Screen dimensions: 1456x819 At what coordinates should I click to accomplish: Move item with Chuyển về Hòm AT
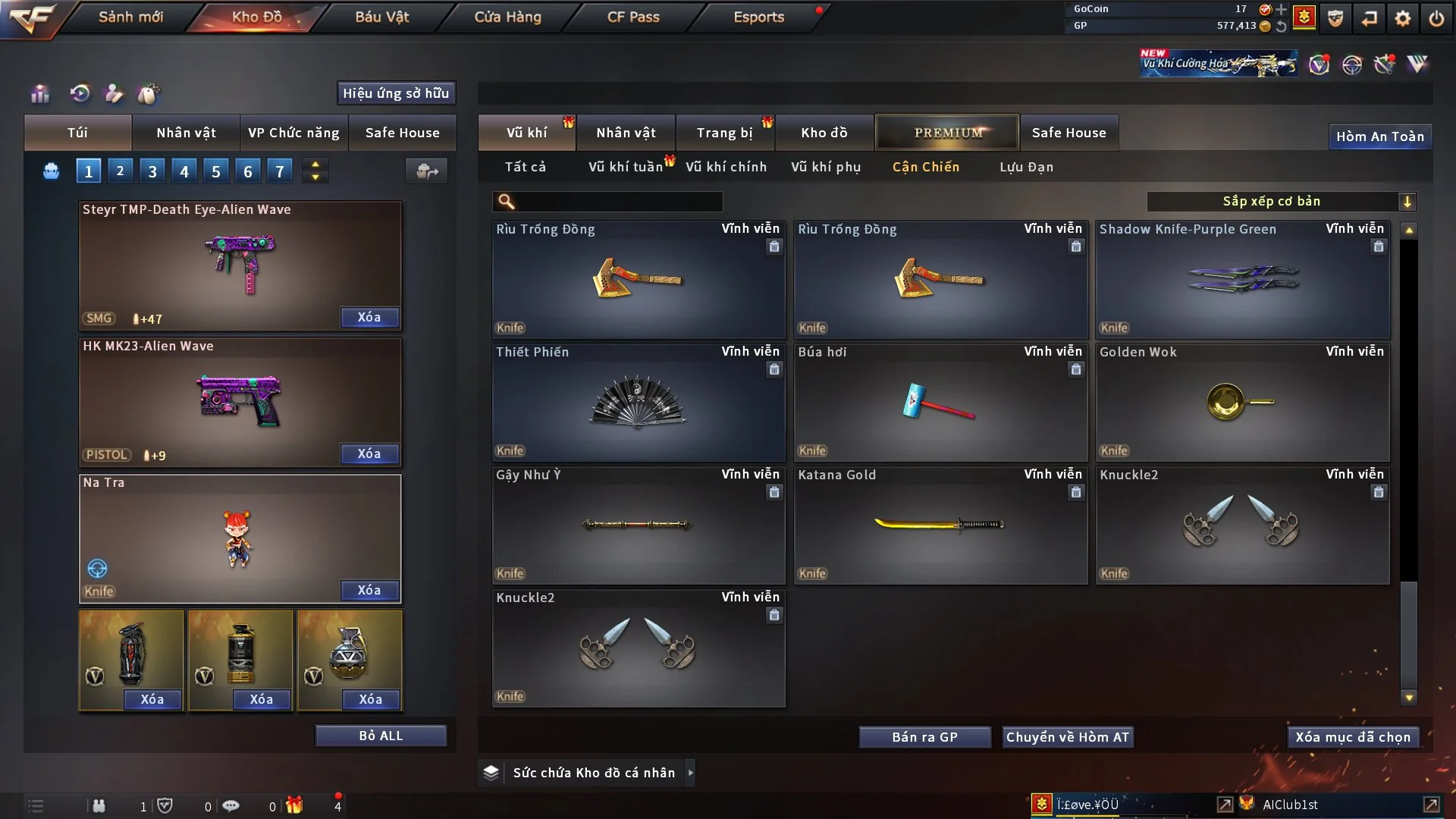(x=1068, y=737)
